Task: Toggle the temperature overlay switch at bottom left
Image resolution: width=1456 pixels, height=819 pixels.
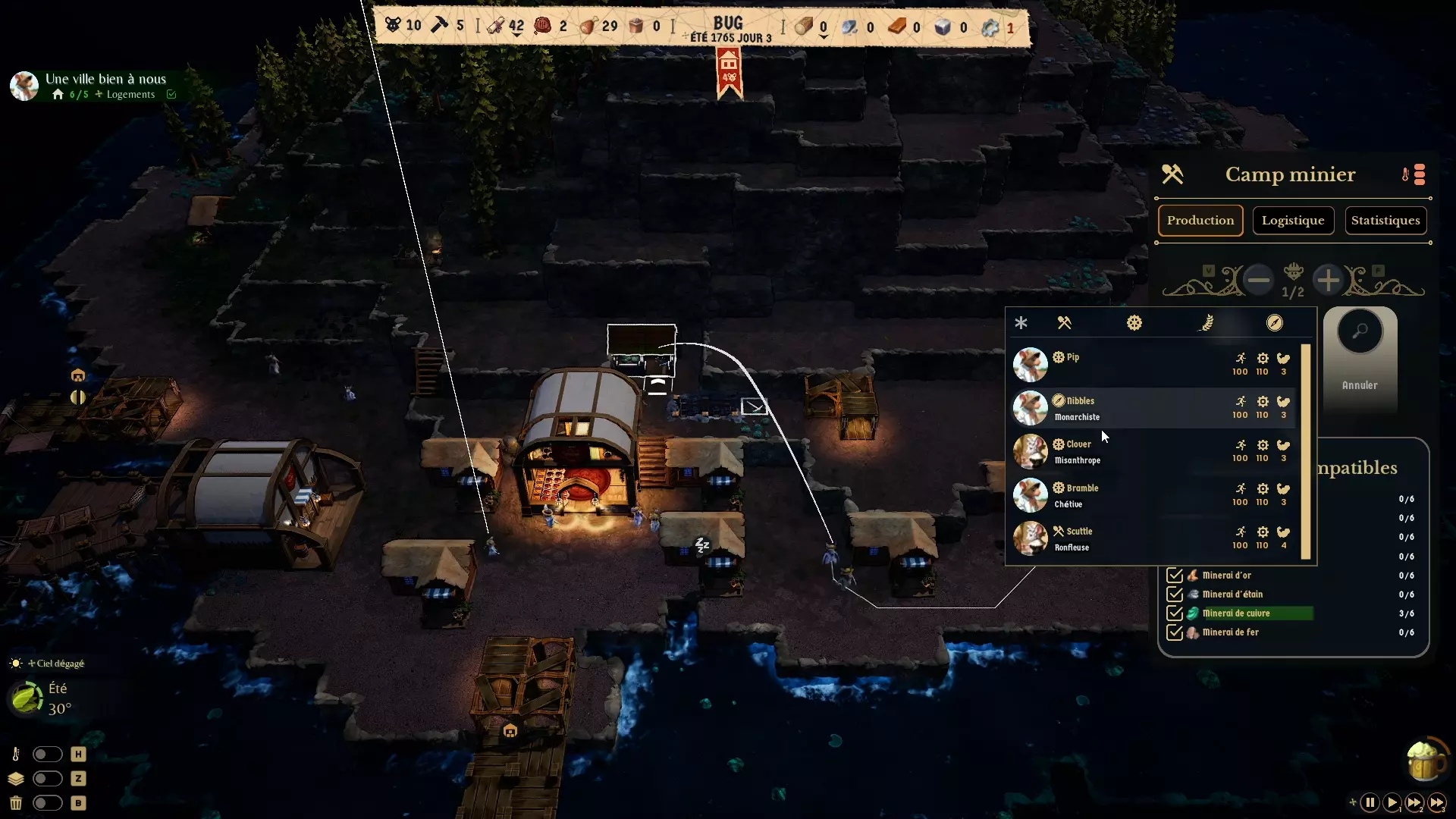Action: 48,754
